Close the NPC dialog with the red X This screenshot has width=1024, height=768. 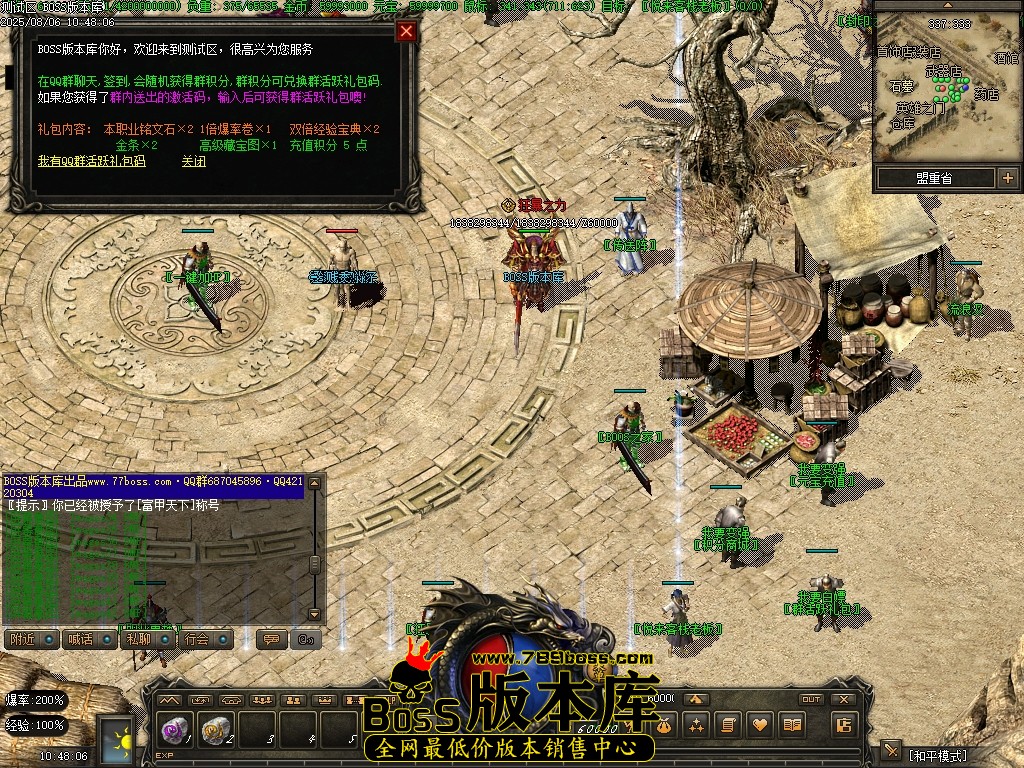pos(406,31)
